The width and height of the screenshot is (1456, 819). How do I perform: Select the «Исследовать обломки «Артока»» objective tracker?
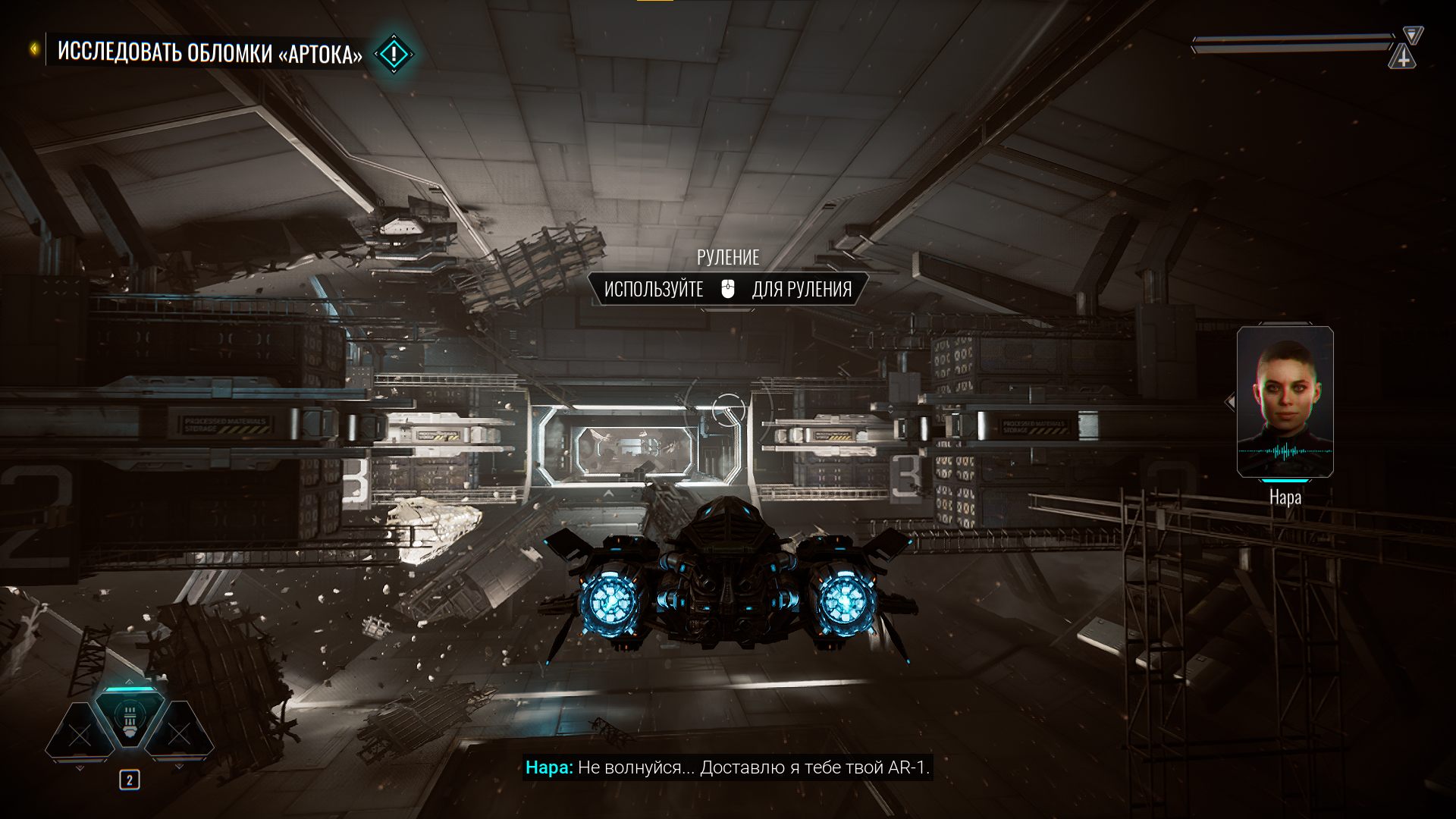tap(210, 53)
